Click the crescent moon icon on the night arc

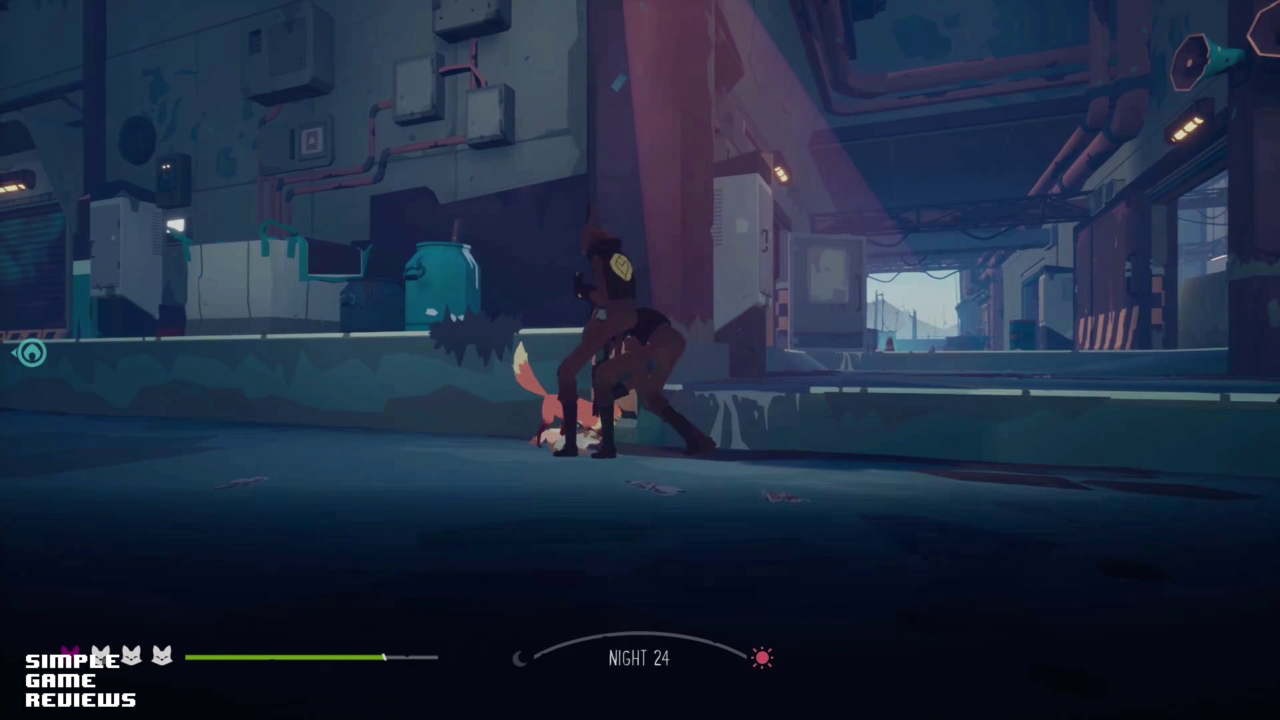point(521,658)
